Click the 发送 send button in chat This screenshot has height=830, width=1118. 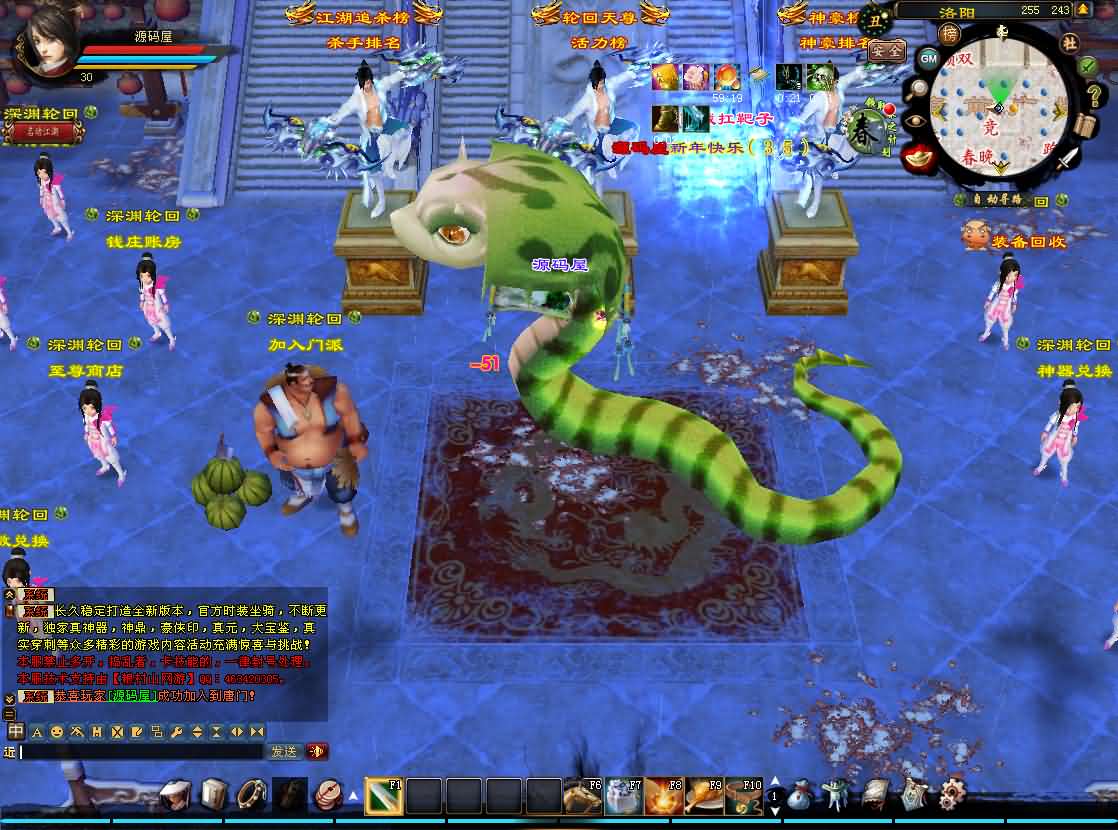click(x=283, y=751)
